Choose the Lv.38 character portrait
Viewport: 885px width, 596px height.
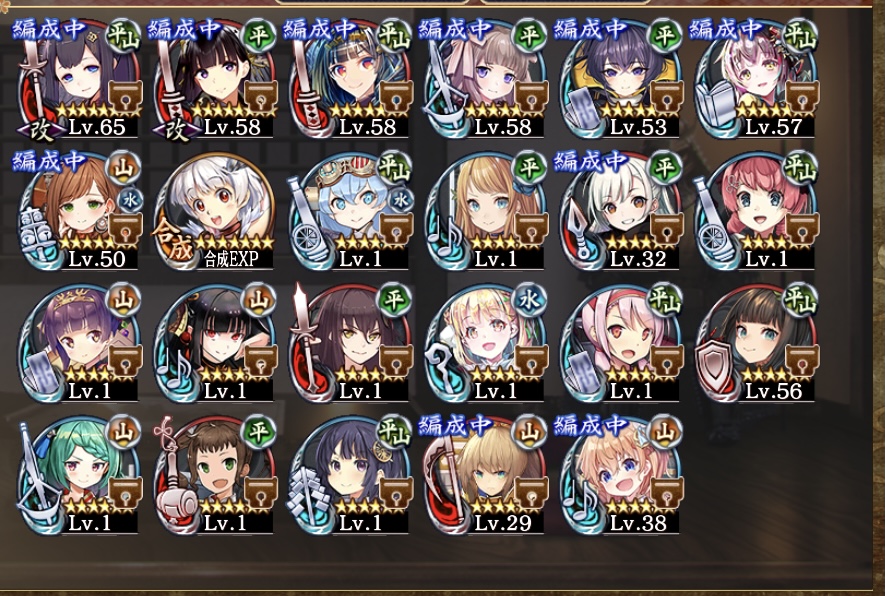click(x=622, y=475)
